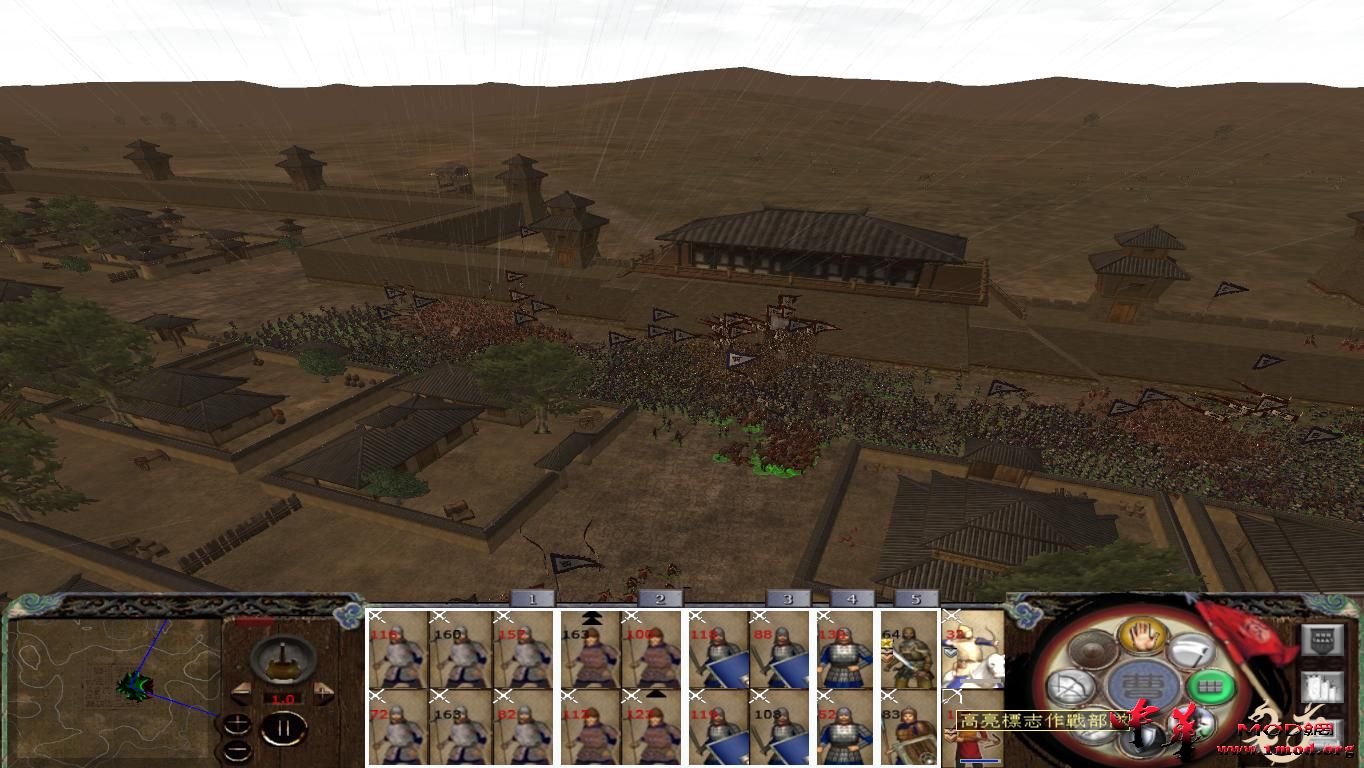Switch to unit group tab 1
The width and height of the screenshot is (1364, 768).
(x=535, y=597)
